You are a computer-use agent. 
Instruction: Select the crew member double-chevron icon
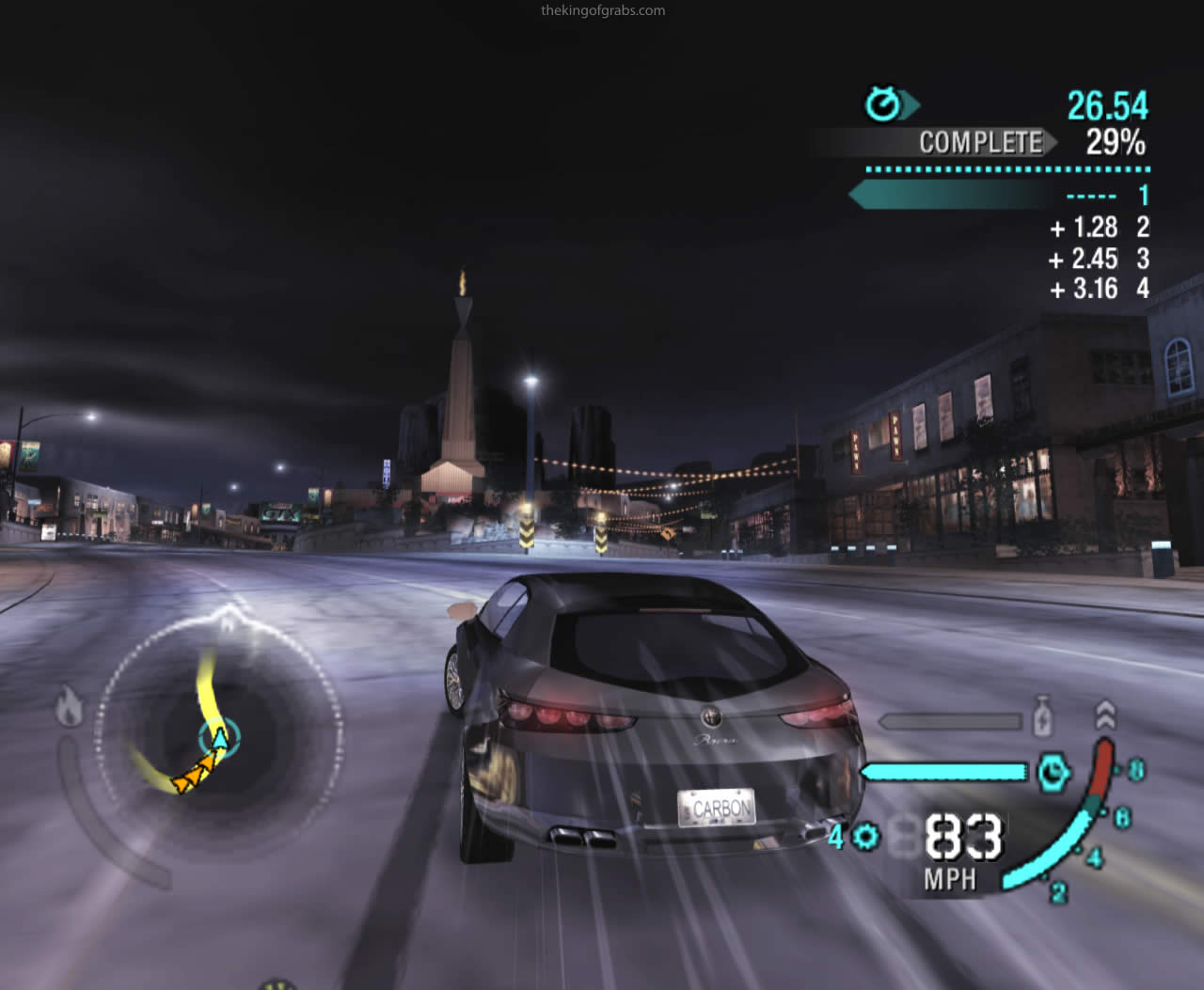click(1106, 715)
